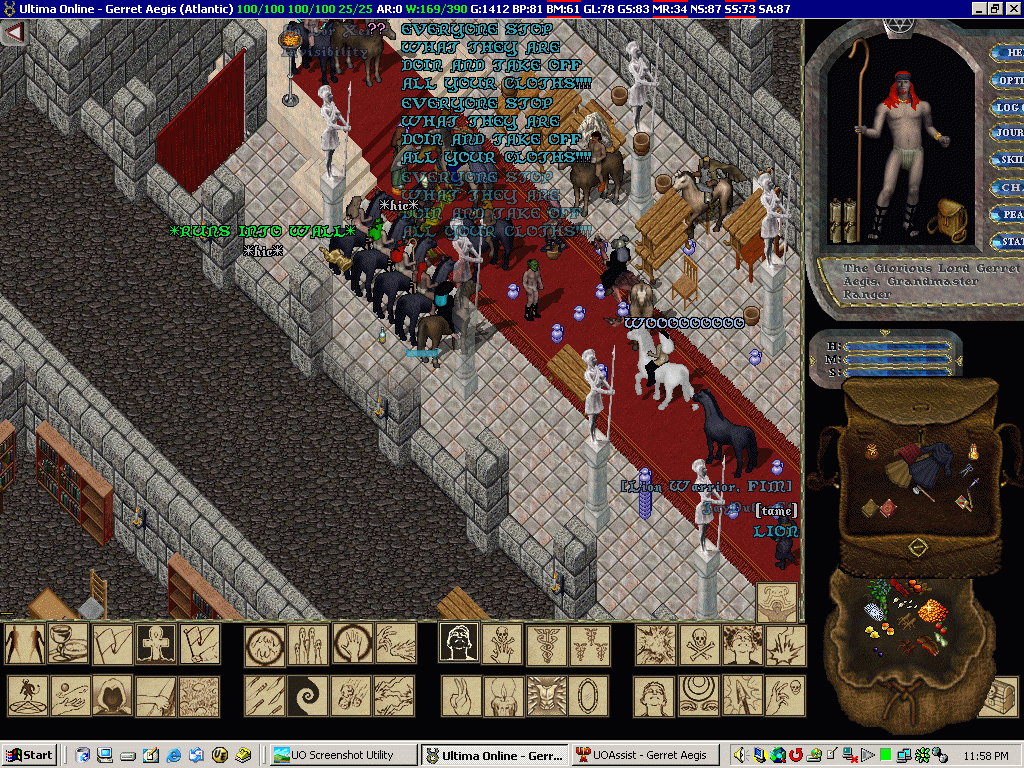
Task: Activate the goblet and plate spell icon
Action: 69,645
